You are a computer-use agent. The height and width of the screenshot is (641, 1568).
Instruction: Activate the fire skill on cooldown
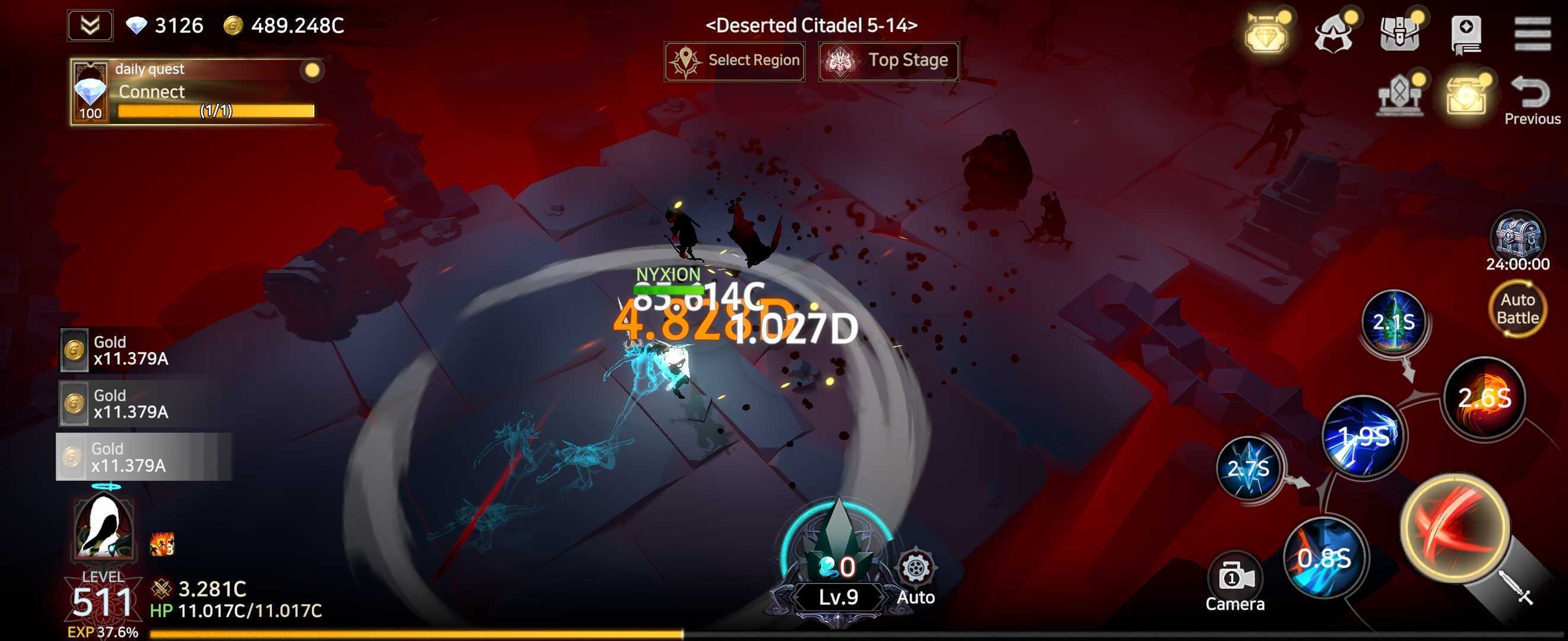[x=1485, y=398]
